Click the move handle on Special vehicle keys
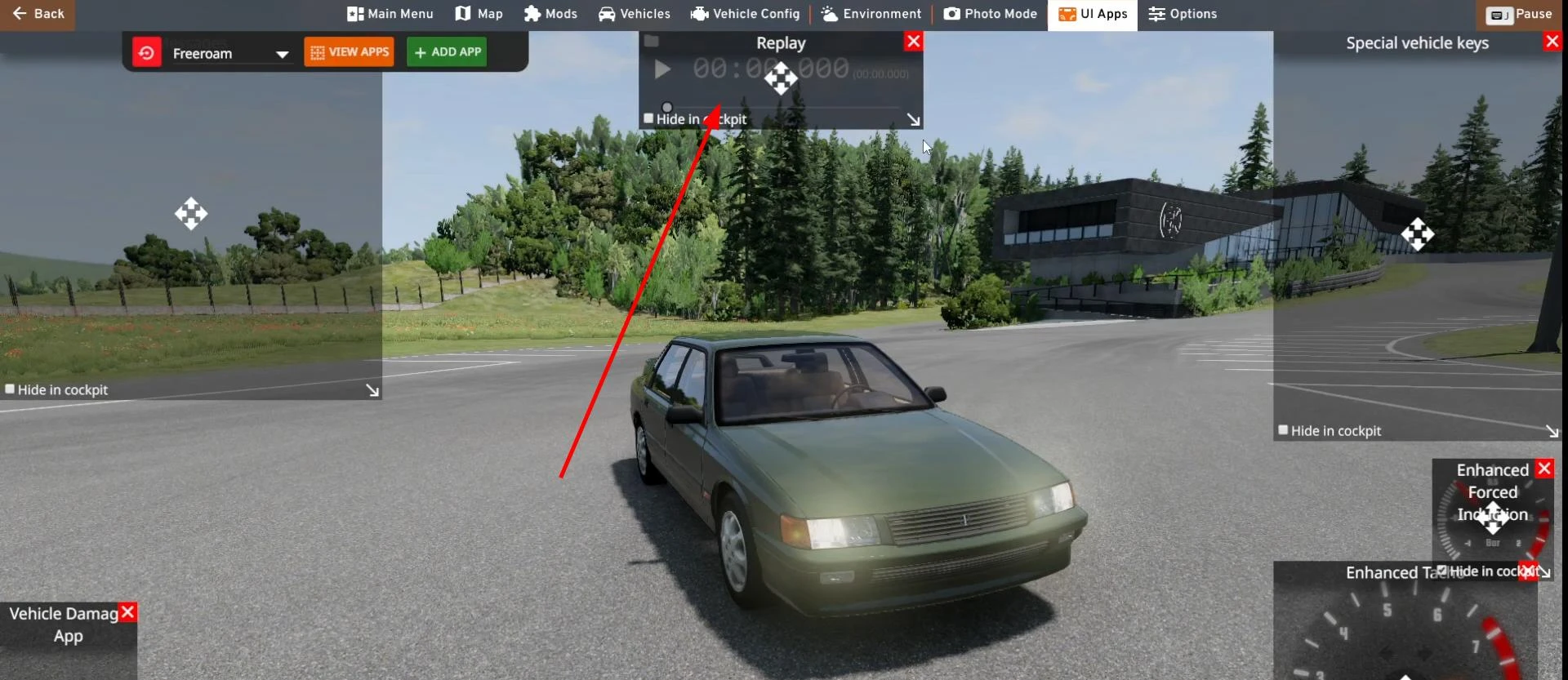Screen dimensions: 1568x680 pos(1419,235)
